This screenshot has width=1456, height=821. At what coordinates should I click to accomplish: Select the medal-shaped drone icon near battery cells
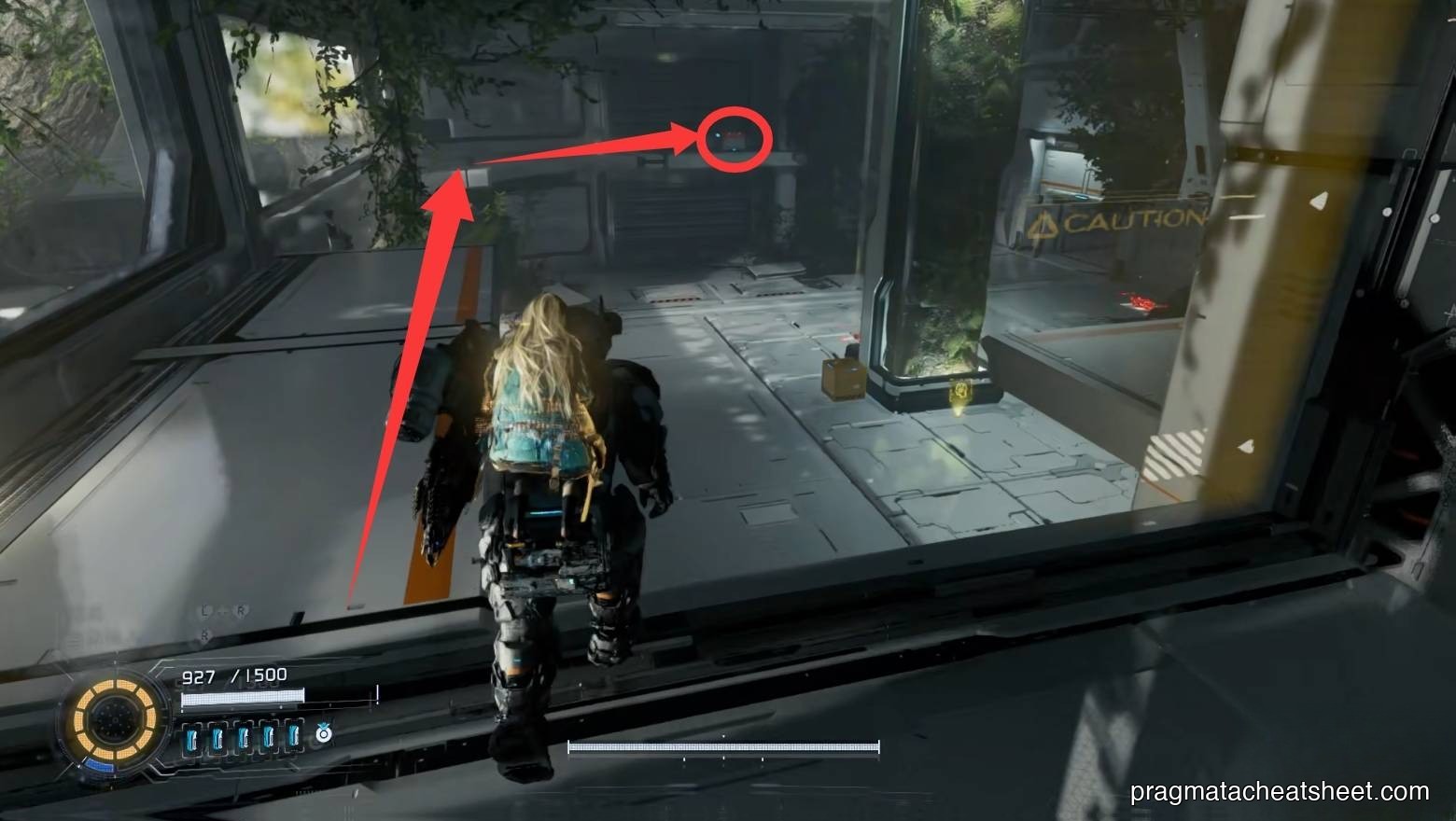tap(322, 733)
